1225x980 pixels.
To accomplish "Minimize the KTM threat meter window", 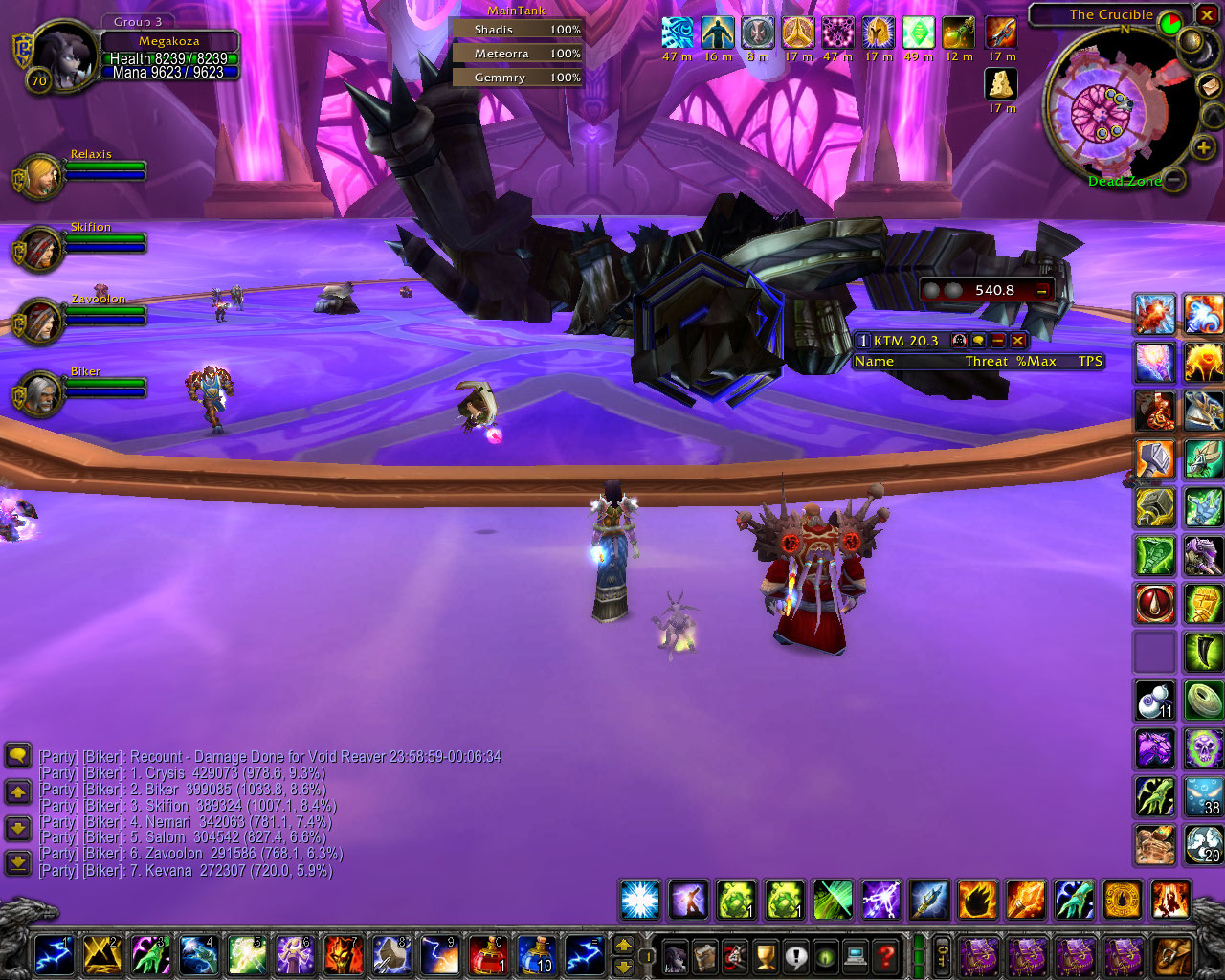I will [x=998, y=341].
